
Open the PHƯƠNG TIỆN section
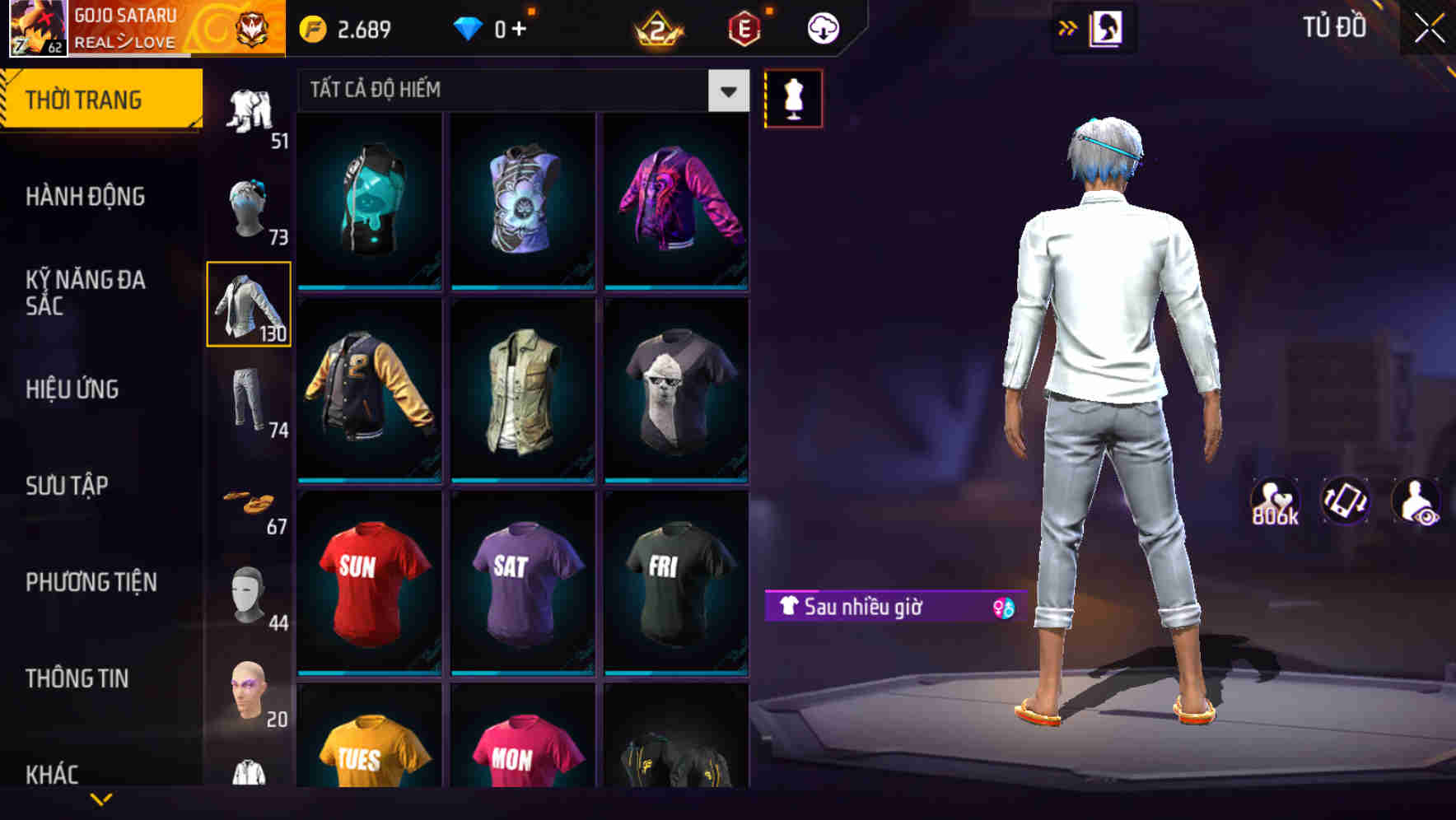pos(91,581)
